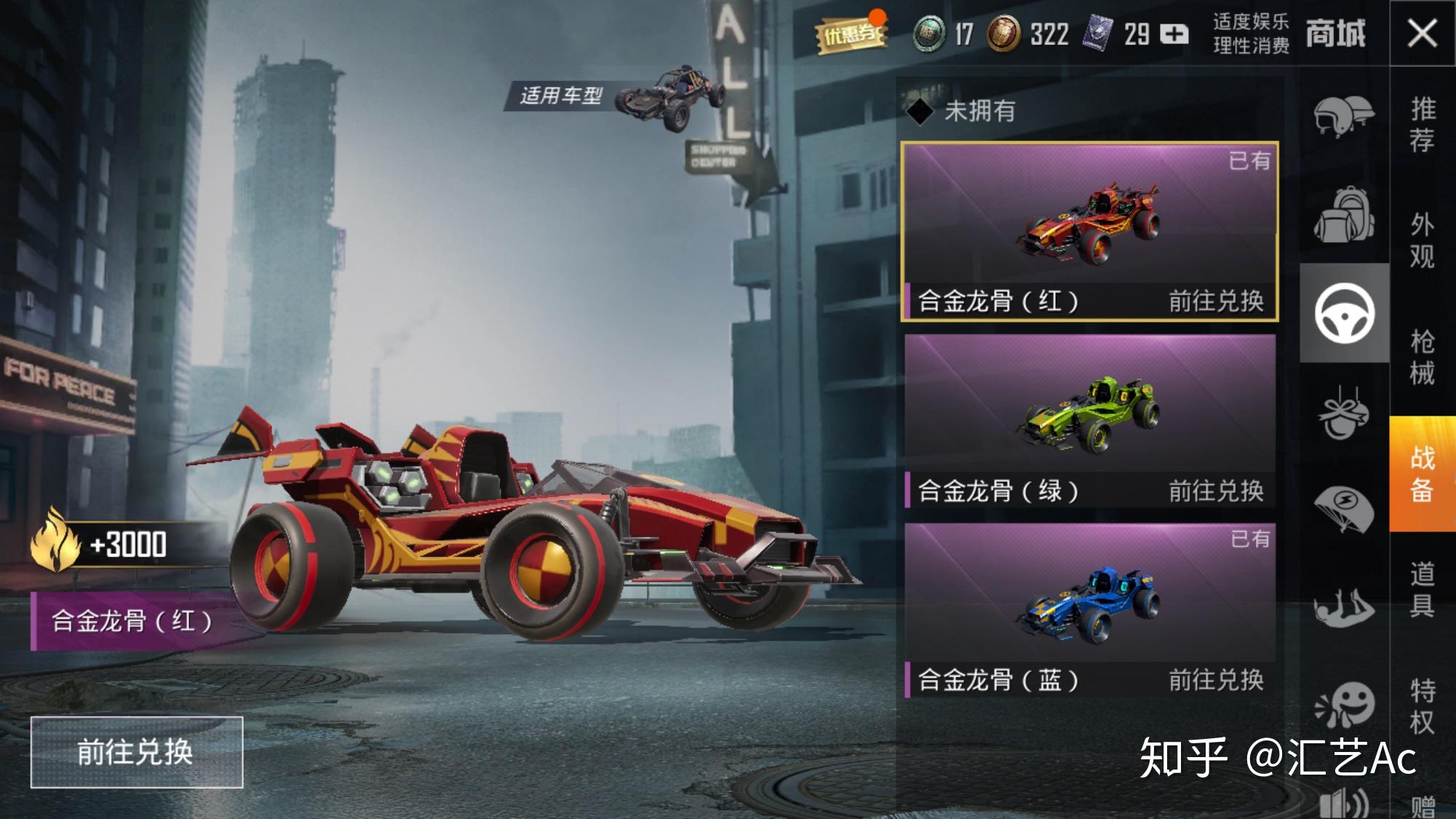This screenshot has width=1456, height=819.
Task: Open the smiley emote category
Action: tap(1345, 703)
